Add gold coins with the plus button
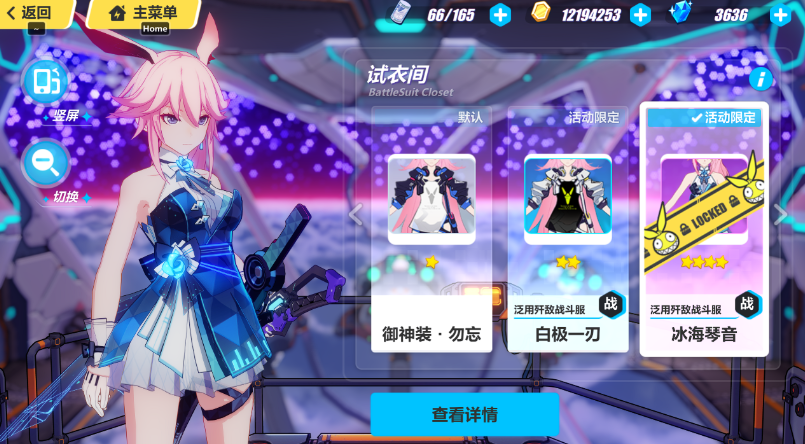The height and width of the screenshot is (444, 805). pos(641,14)
